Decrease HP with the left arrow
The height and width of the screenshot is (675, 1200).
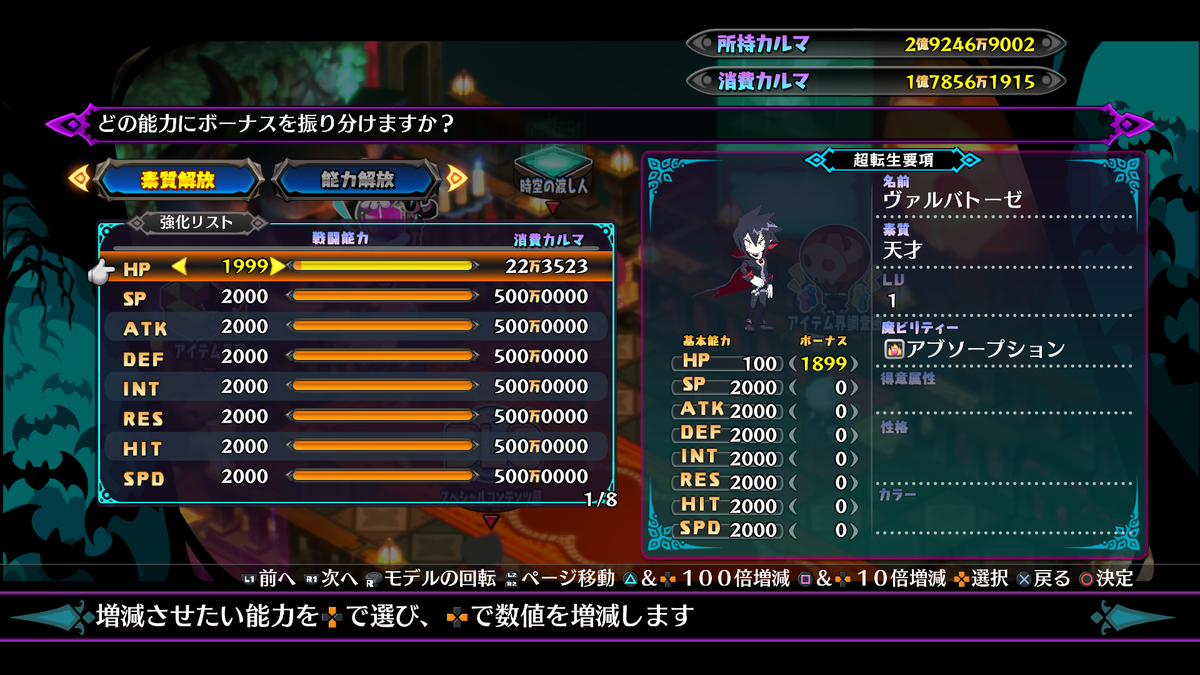(180, 266)
